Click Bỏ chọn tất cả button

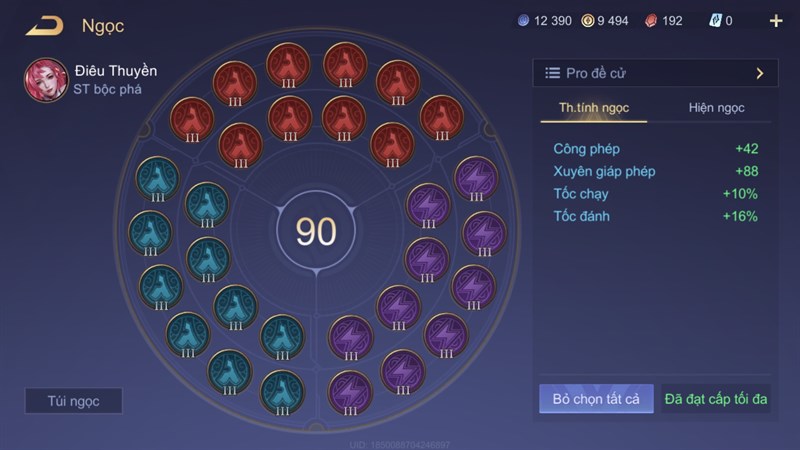pos(596,399)
